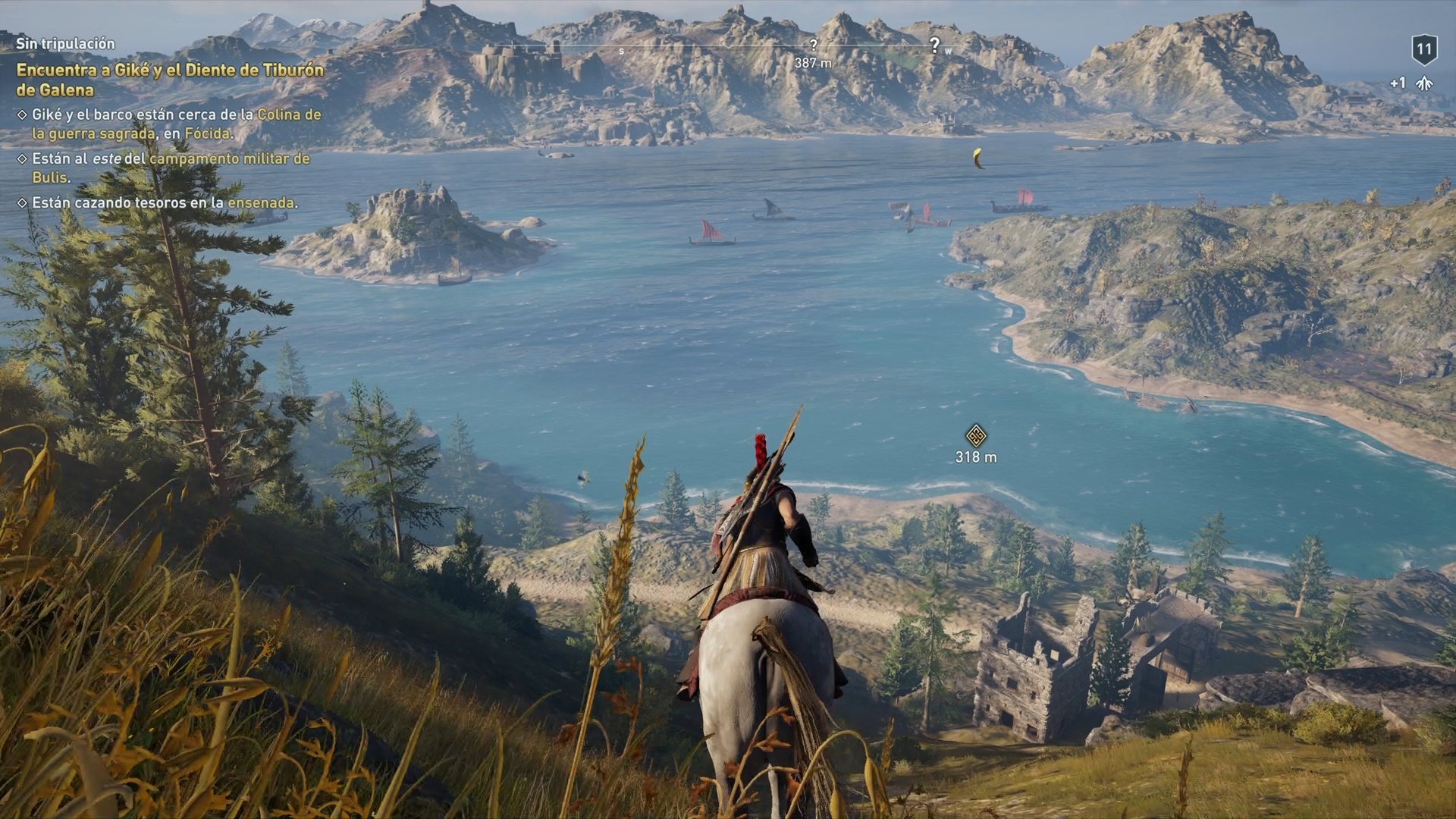Expand the center notch of the compass bar
This screenshot has width=1456, height=819.
click(728, 47)
